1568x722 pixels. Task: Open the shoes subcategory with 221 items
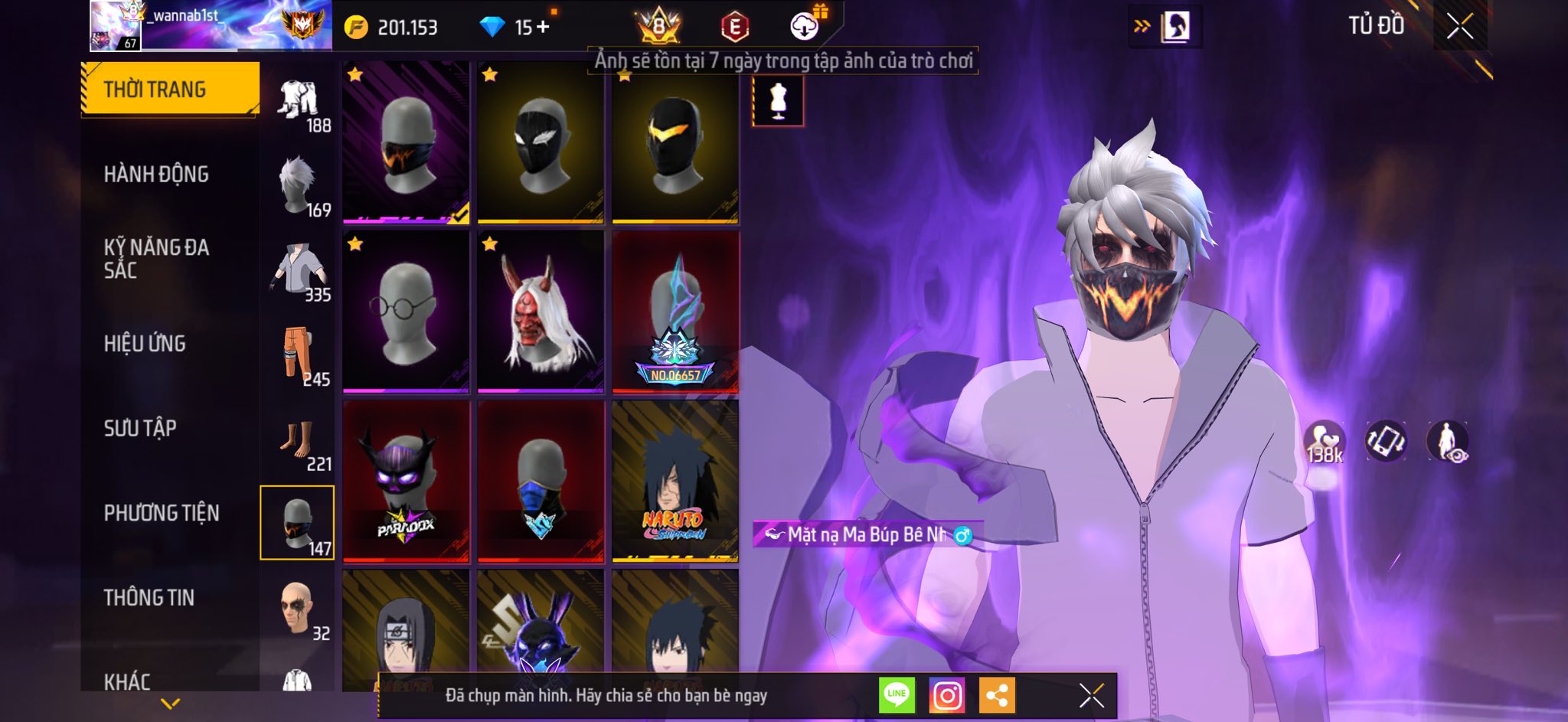coord(298,440)
